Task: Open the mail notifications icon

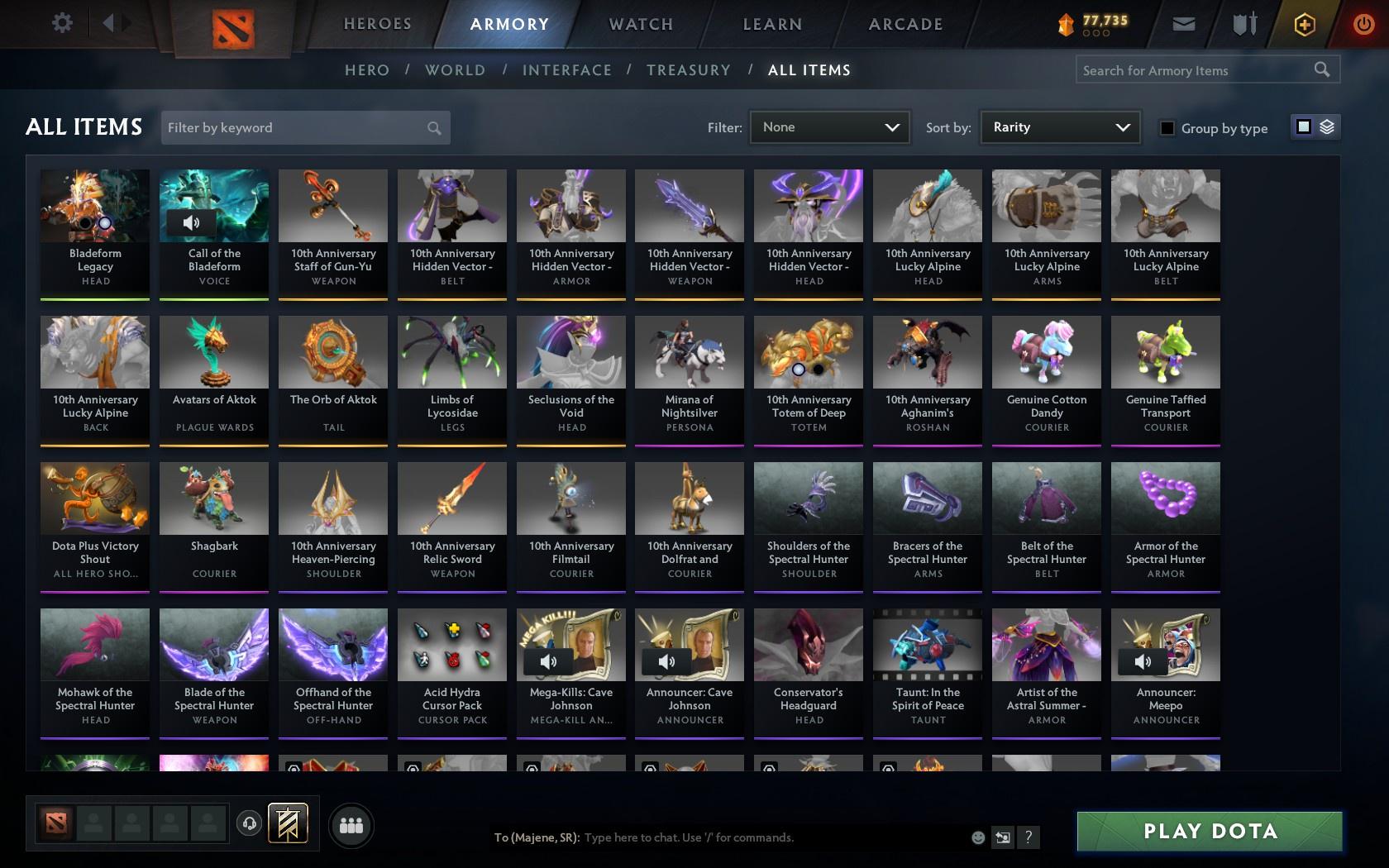Action: (x=1183, y=24)
